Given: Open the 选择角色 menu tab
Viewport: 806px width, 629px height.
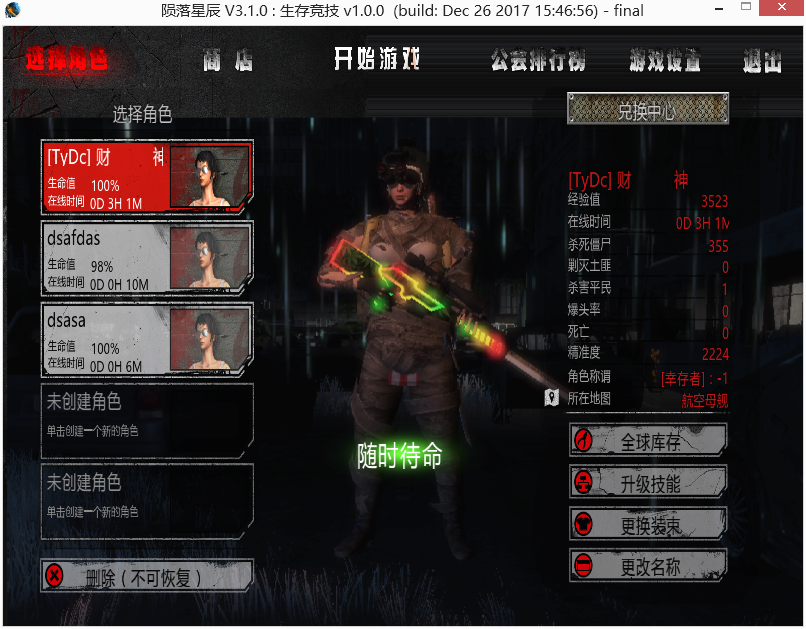Looking at the screenshot, I should coord(66,60).
